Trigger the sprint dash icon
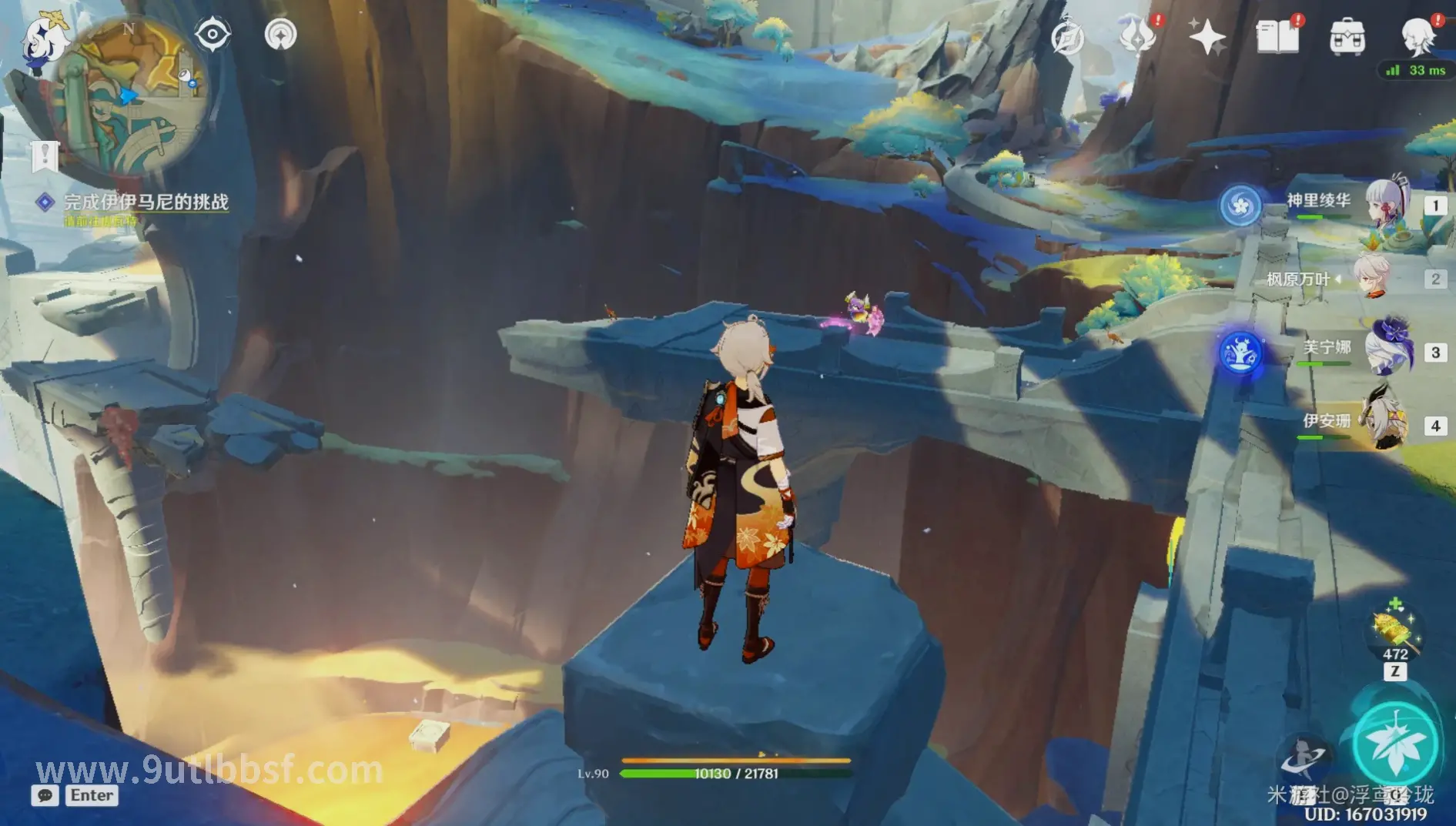The image size is (1456, 826). click(1304, 757)
